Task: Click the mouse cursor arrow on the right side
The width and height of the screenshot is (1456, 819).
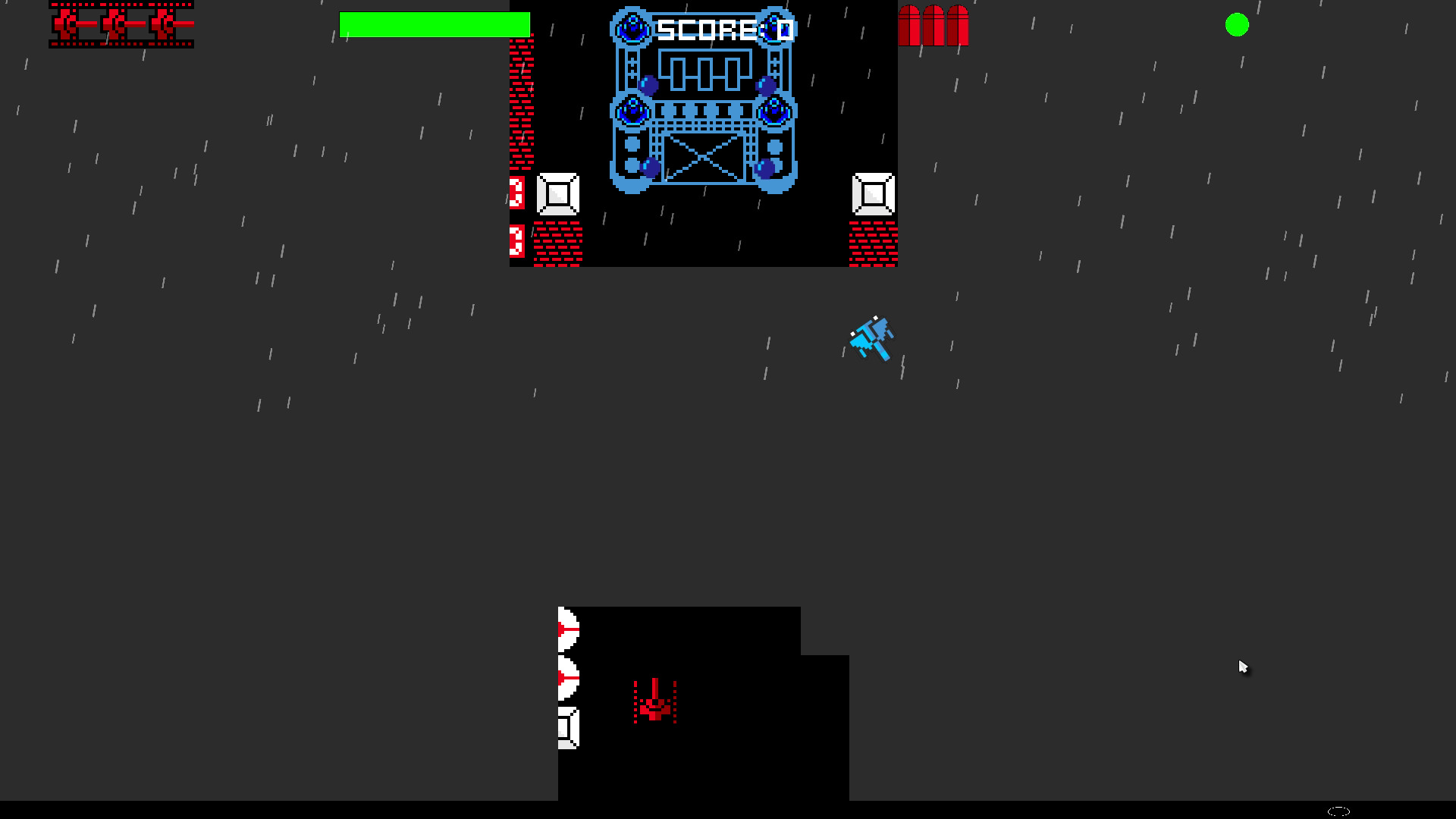Action: coord(1244,666)
